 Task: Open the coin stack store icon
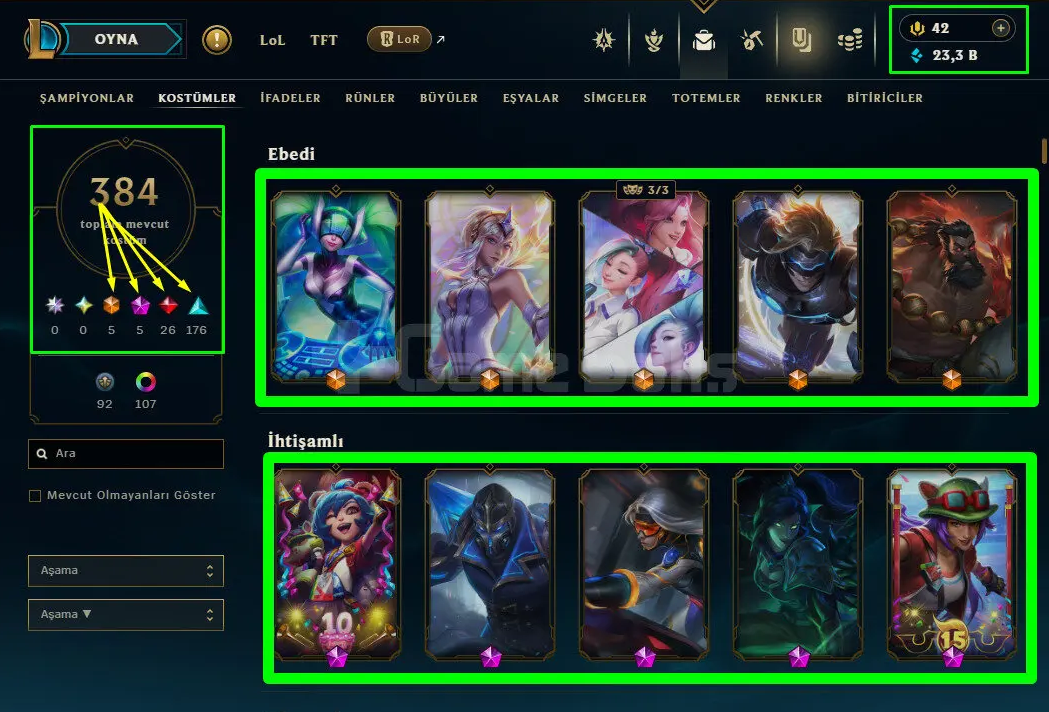pos(850,41)
